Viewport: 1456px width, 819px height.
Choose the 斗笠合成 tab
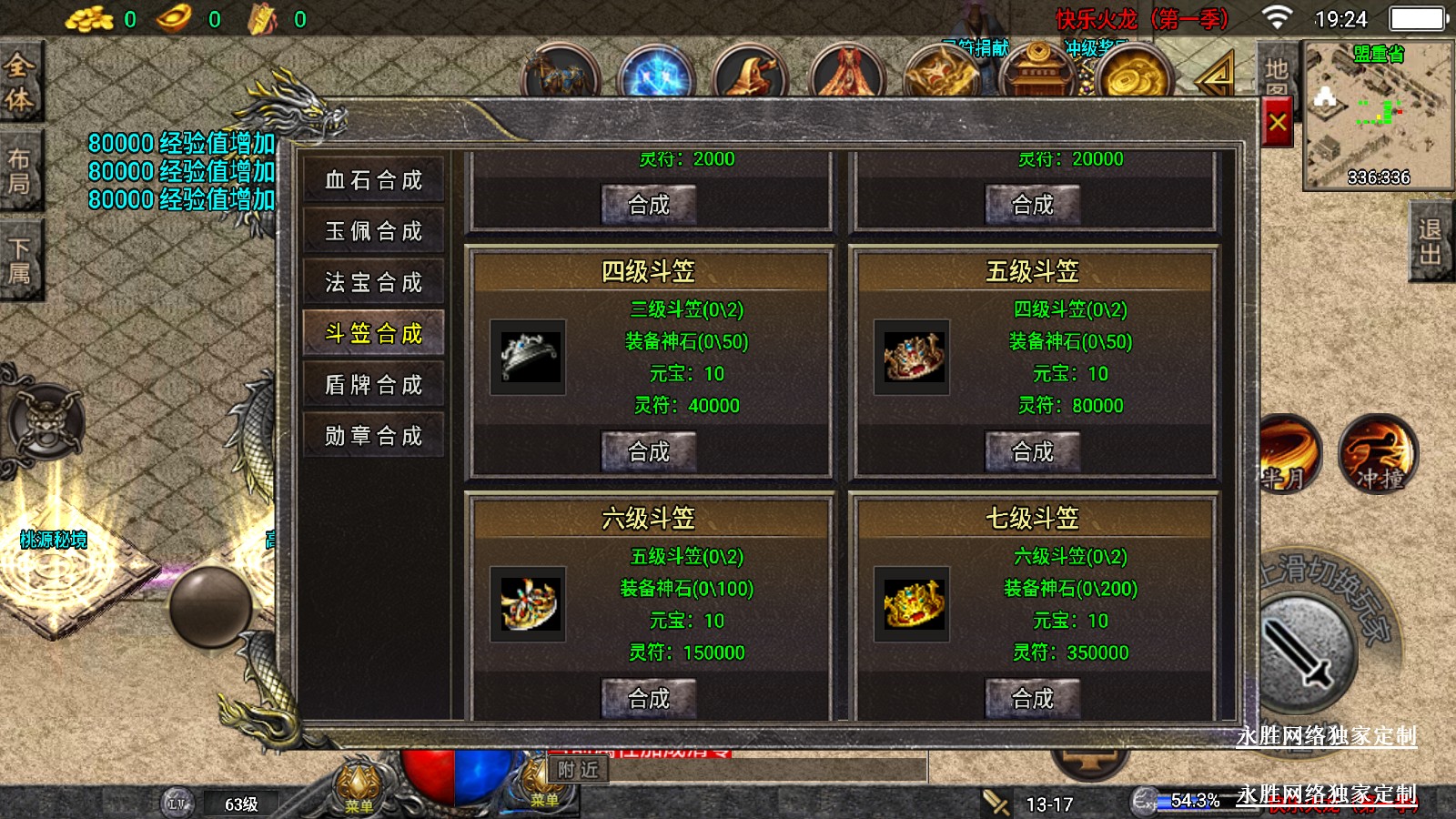pyautogui.click(x=374, y=333)
